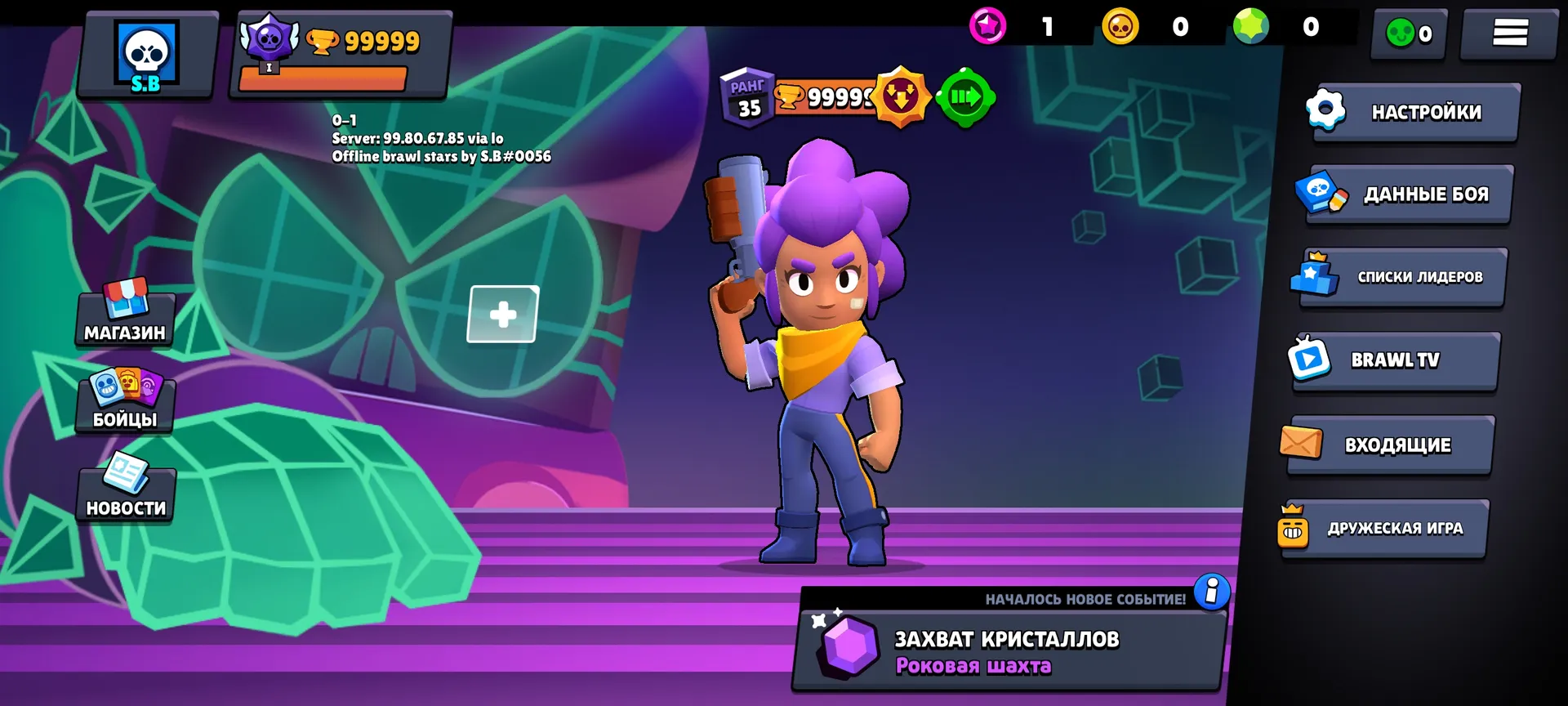Show event info via blue i icon
The image size is (1568, 706).
(1212, 590)
